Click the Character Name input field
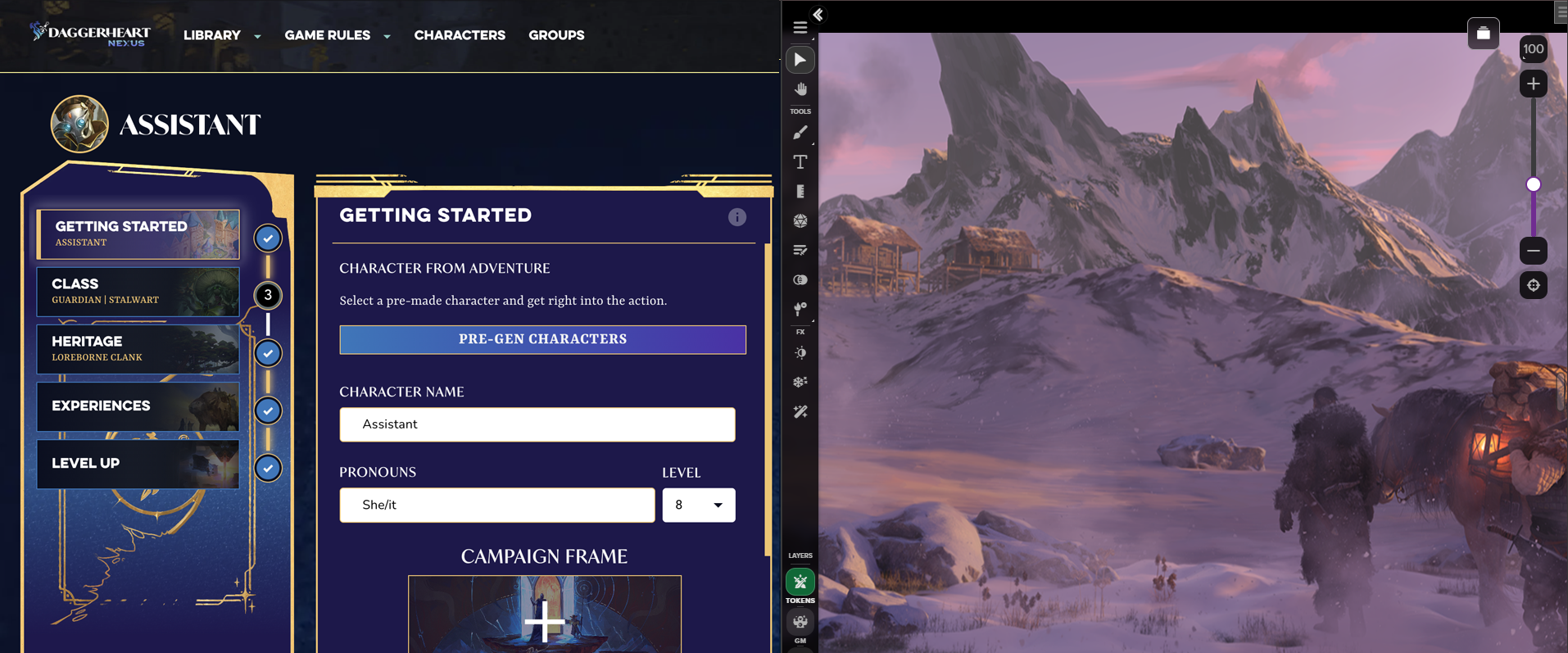Screen dimensions: 1568x653 click(x=537, y=424)
